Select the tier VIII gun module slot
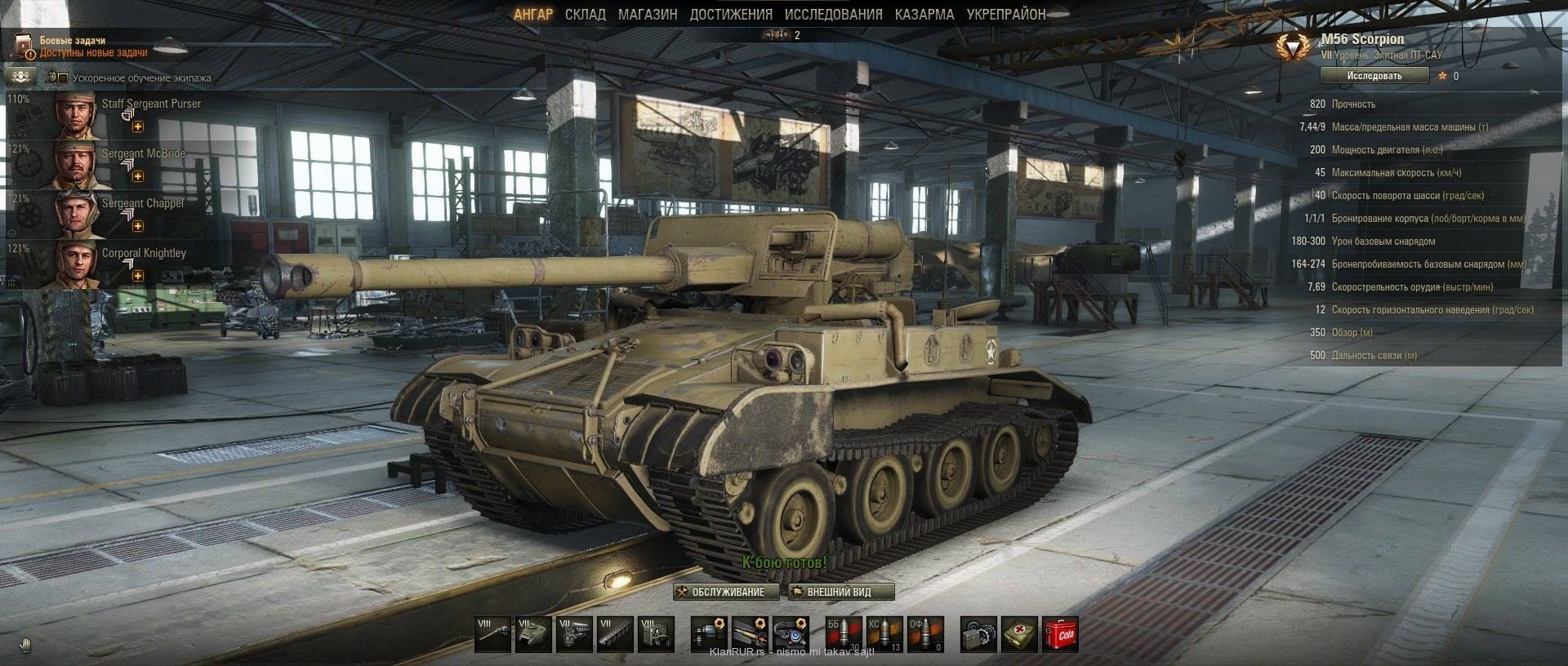This screenshot has height=666, width=1568. click(493, 635)
